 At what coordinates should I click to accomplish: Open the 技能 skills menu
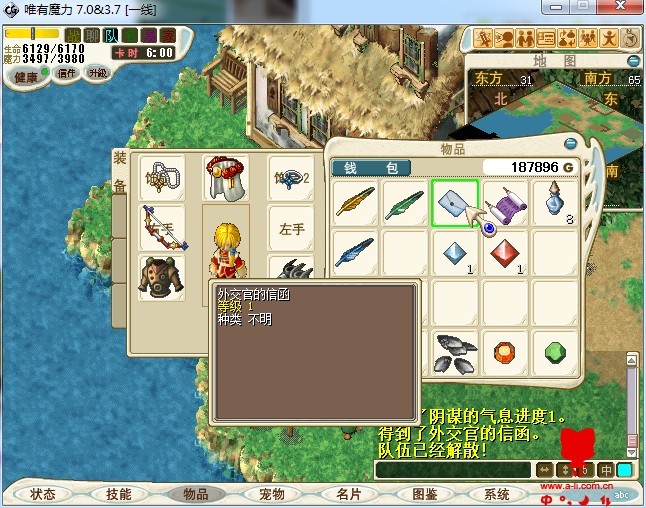point(118,494)
